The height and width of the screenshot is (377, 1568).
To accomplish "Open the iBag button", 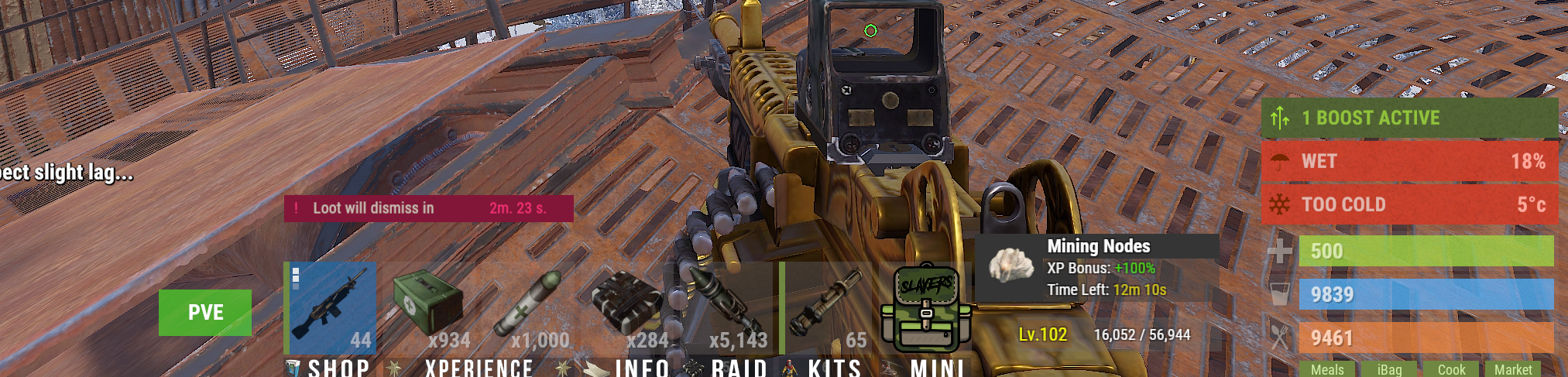I will 1389,369.
